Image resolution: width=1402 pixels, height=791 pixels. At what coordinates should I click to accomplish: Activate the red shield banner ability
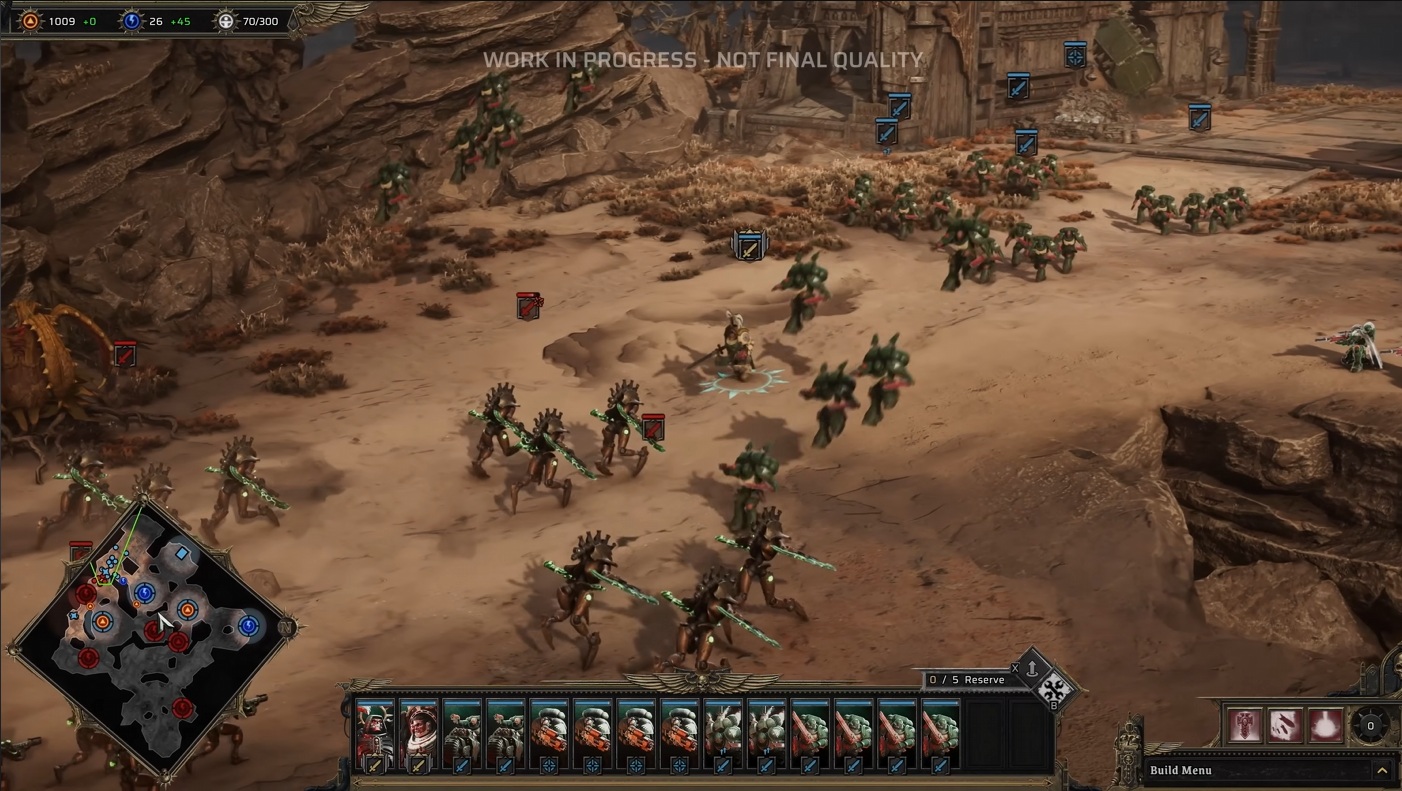click(1243, 724)
